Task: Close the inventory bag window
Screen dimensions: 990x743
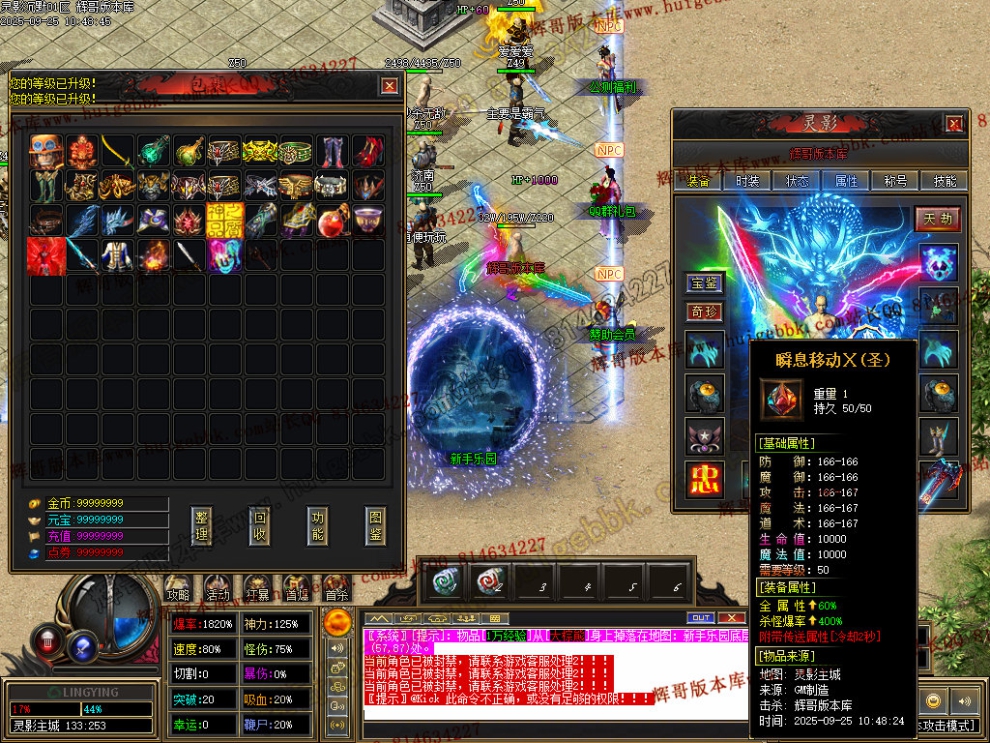Action: click(x=389, y=86)
